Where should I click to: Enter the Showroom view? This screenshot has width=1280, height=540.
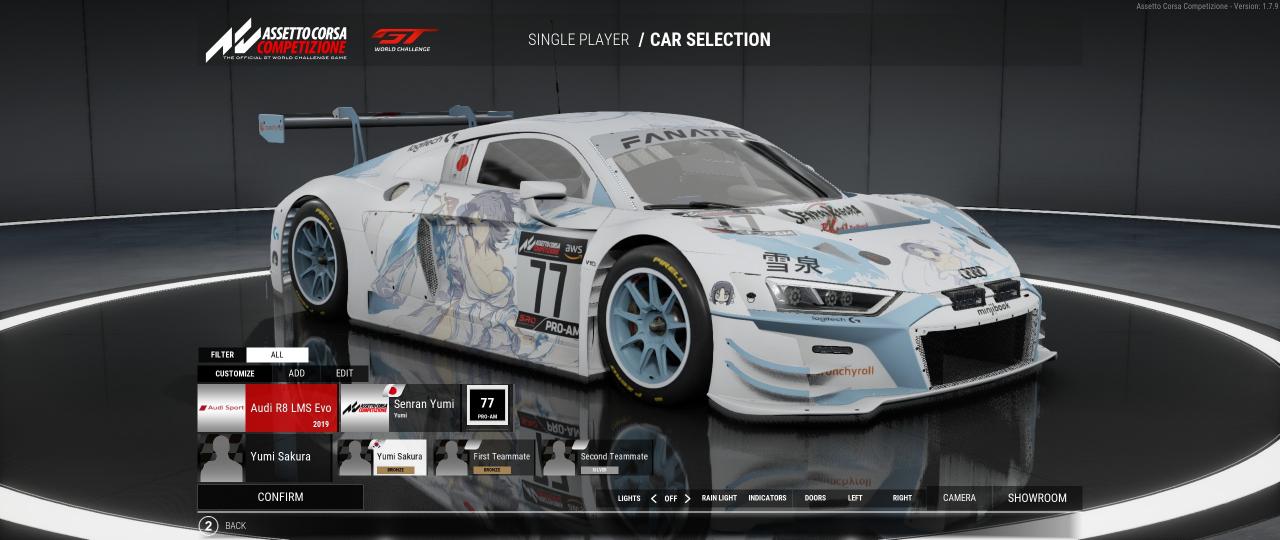pos(1037,498)
